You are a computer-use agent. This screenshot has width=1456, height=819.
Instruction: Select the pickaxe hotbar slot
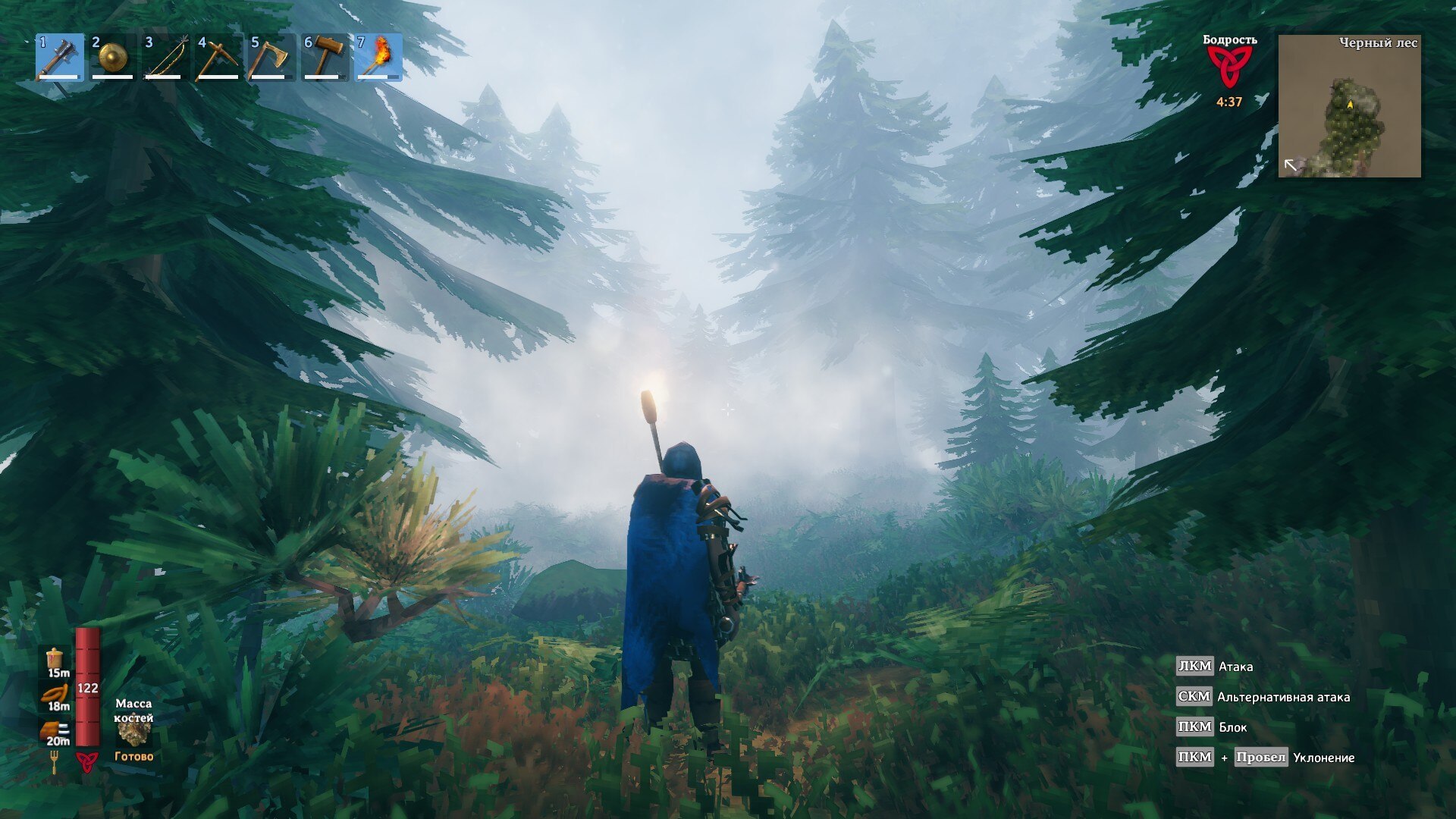click(219, 57)
